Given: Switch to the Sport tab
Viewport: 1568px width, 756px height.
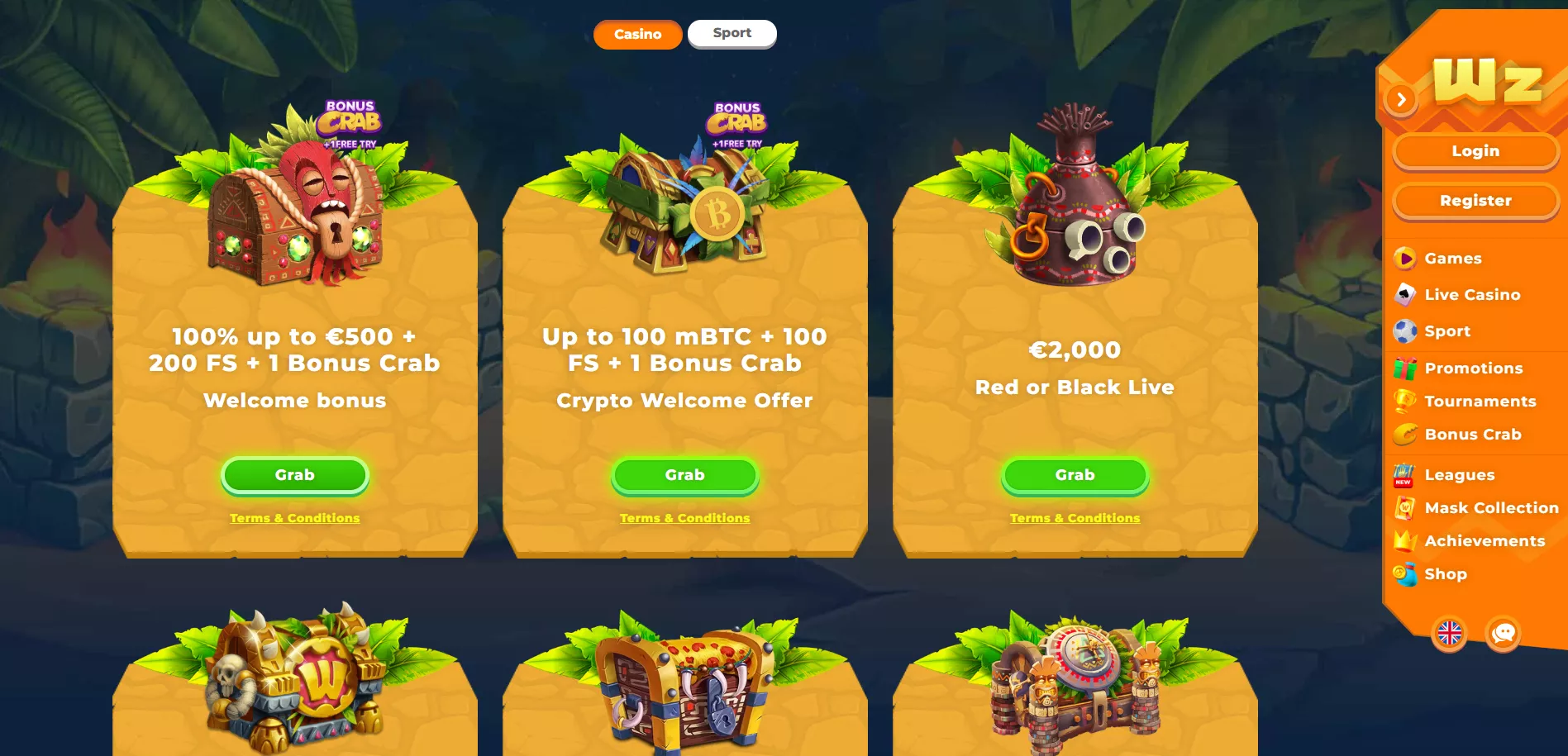Looking at the screenshot, I should (732, 33).
